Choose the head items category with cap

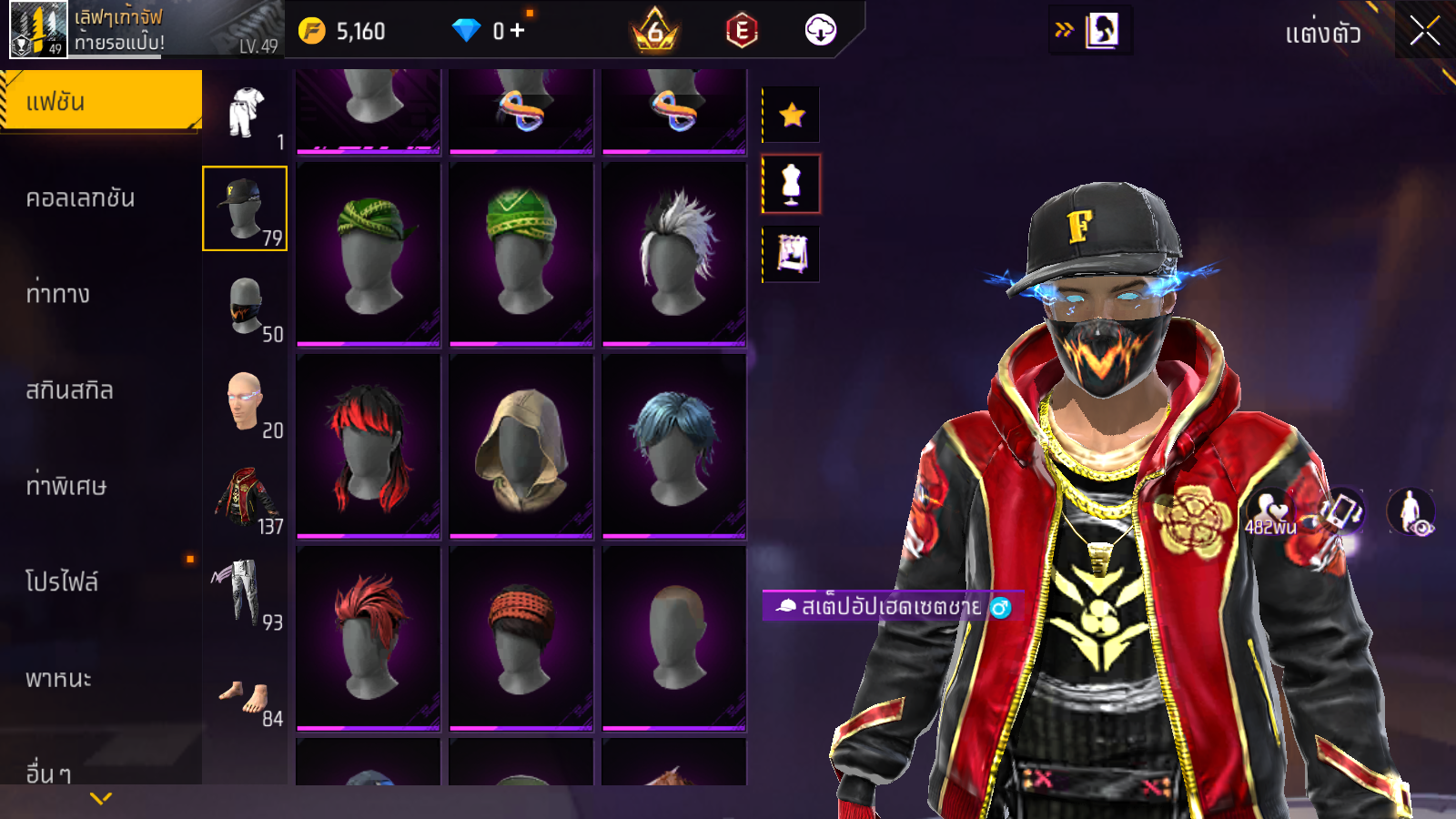(245, 208)
